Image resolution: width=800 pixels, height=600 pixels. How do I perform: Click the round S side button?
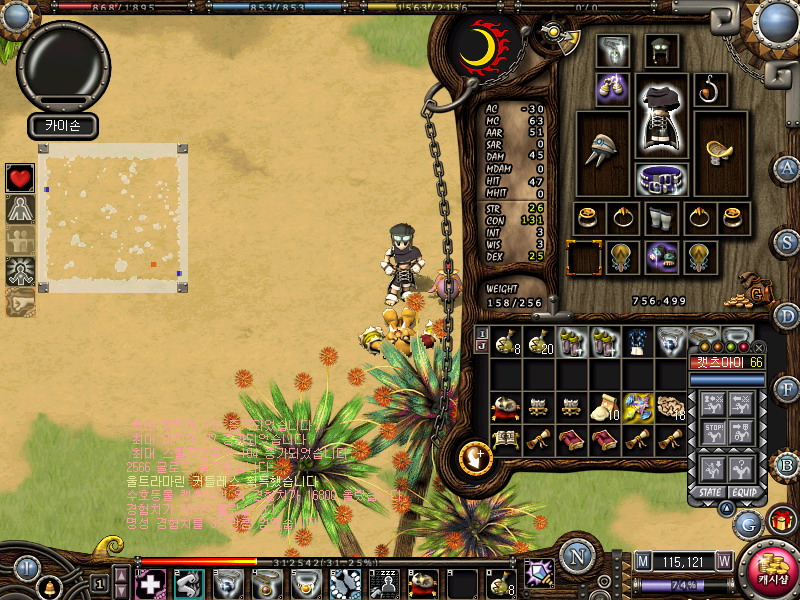point(787,242)
